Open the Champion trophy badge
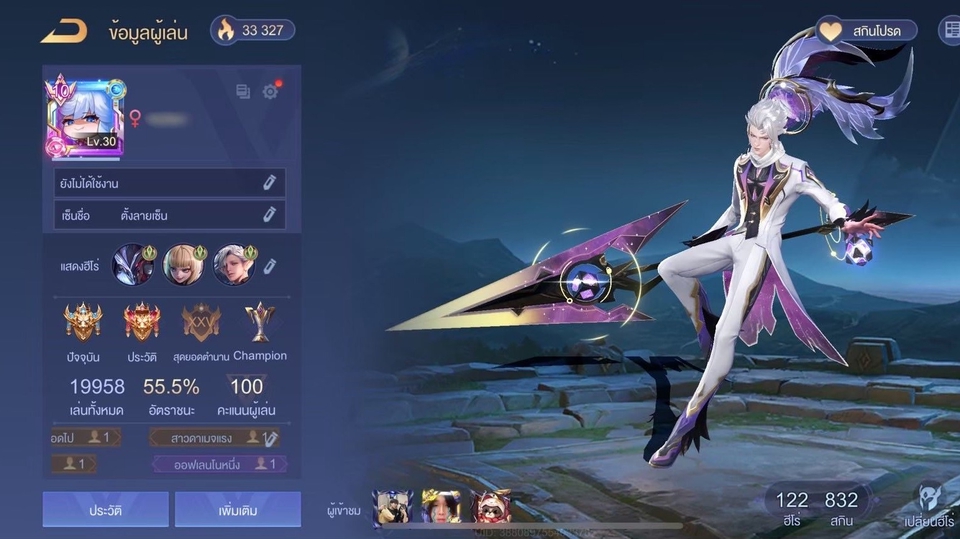Image resolution: width=960 pixels, height=539 pixels. tap(259, 322)
